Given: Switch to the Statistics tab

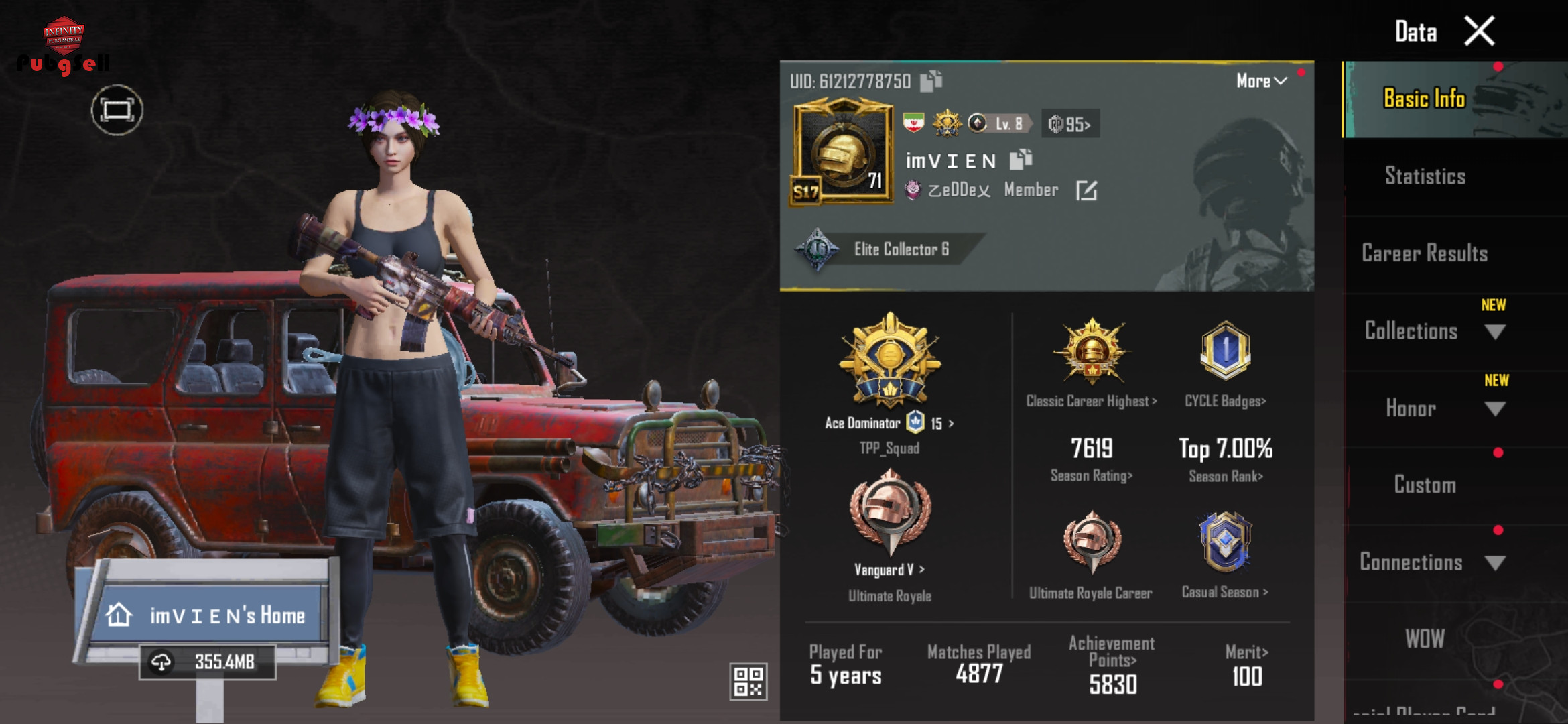Looking at the screenshot, I should (x=1425, y=176).
